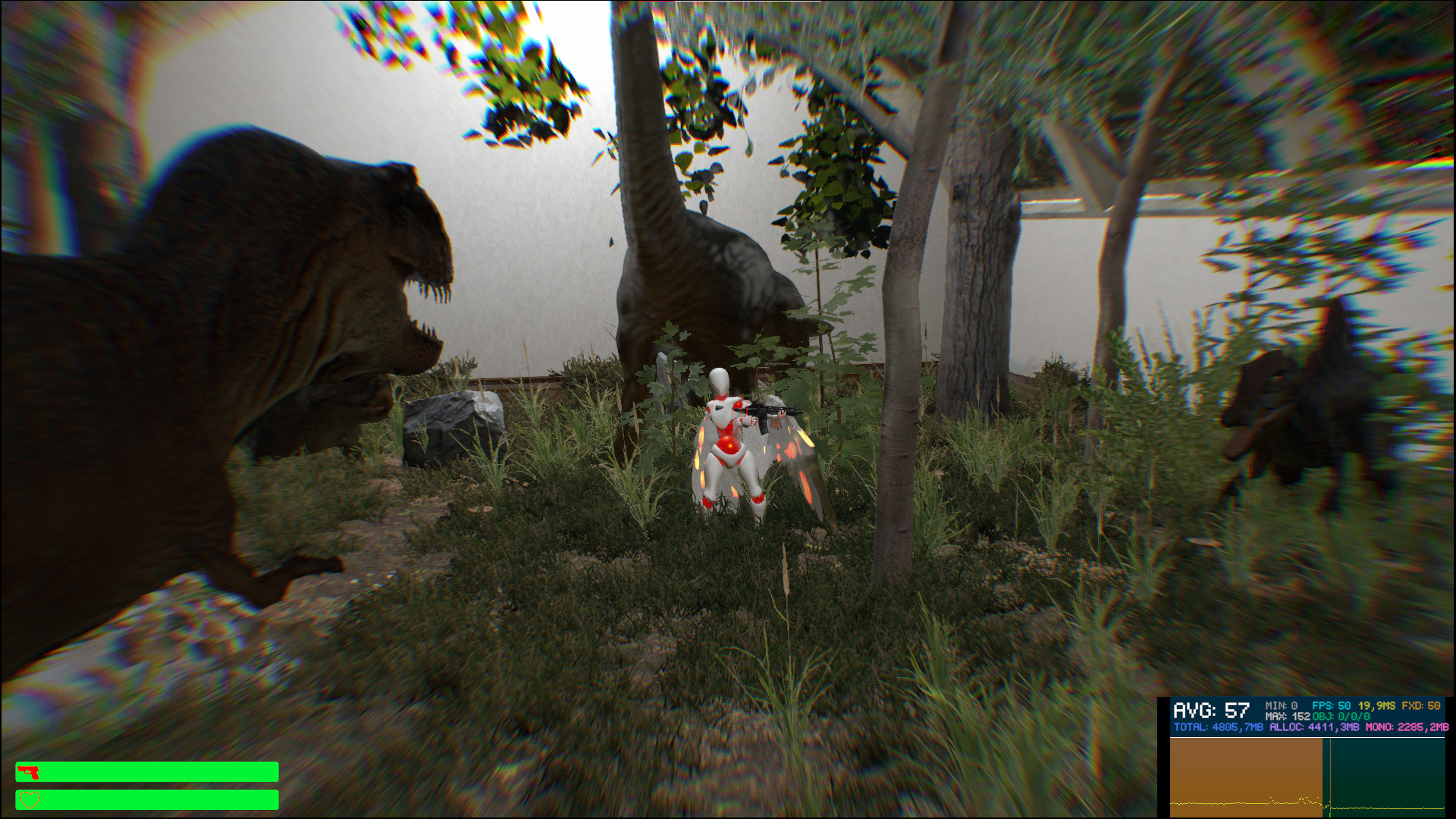Click the heart health icon
This screenshot has width=1456, height=819.
[30, 799]
